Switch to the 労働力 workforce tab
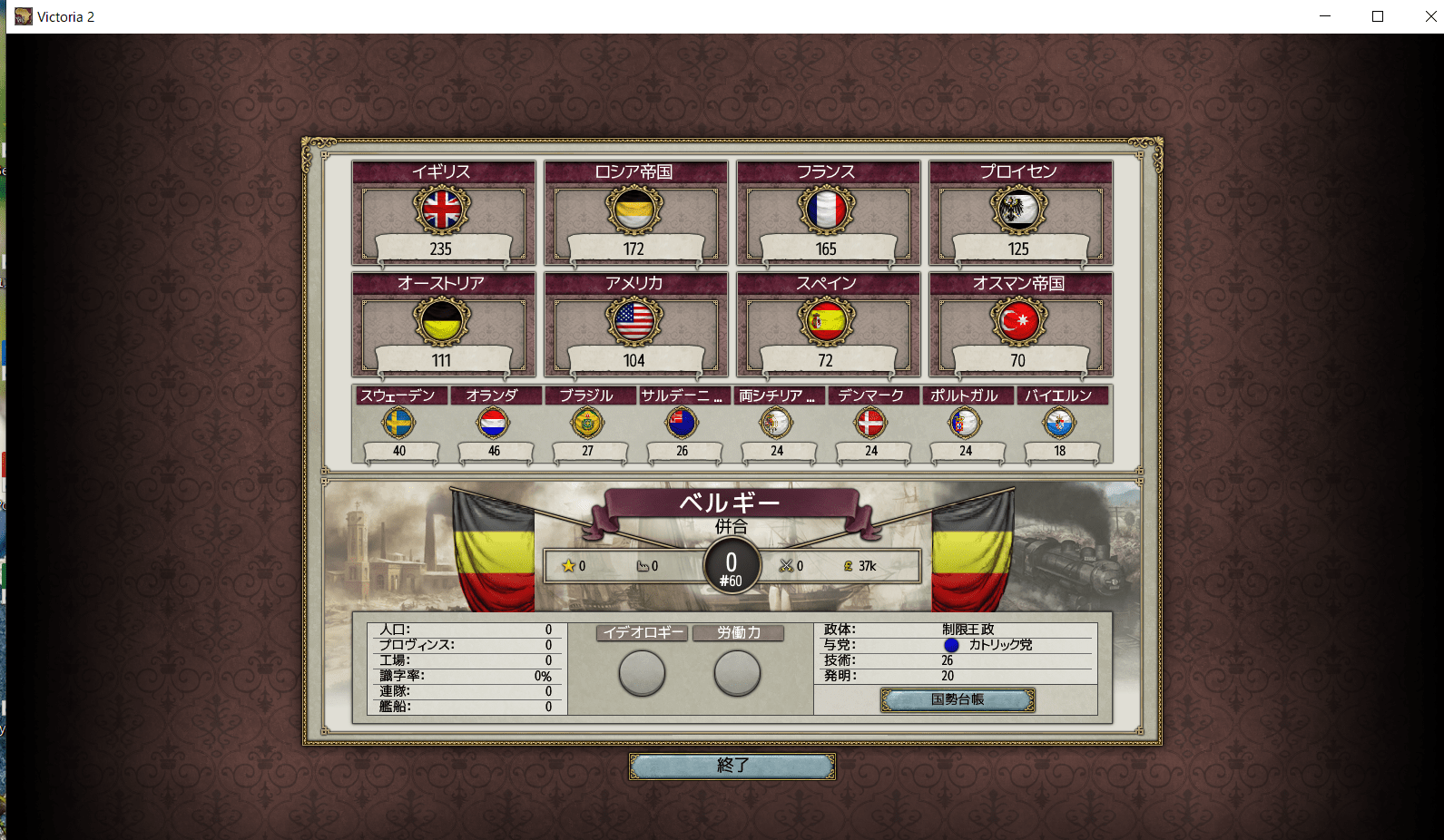The image size is (1444, 840). click(x=738, y=632)
